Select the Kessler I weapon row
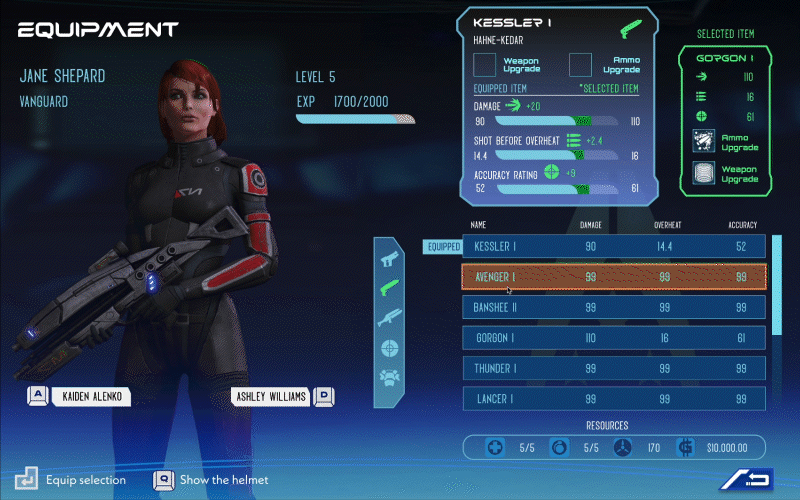 [x=613, y=246]
